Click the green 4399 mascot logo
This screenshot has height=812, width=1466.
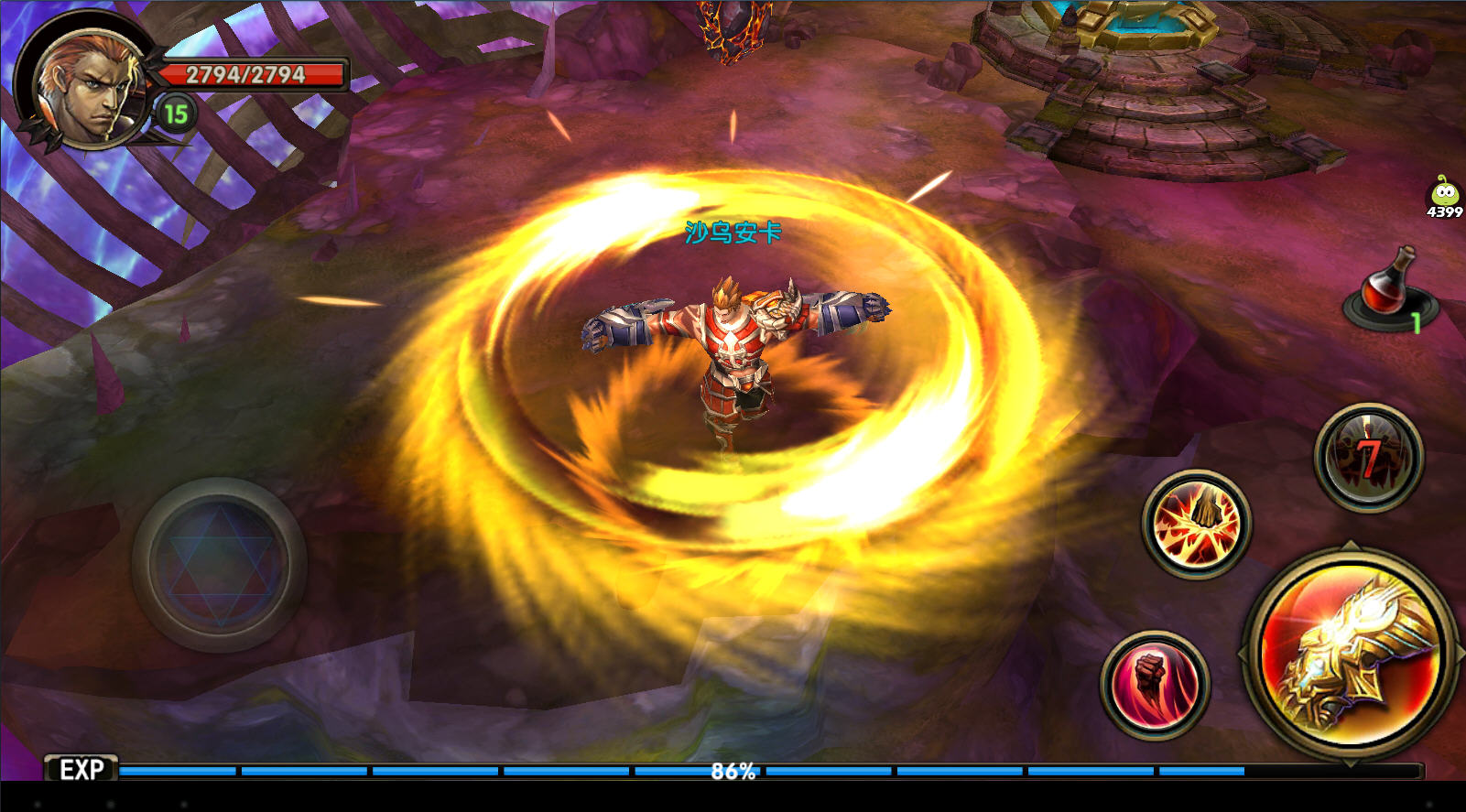[x=1444, y=197]
